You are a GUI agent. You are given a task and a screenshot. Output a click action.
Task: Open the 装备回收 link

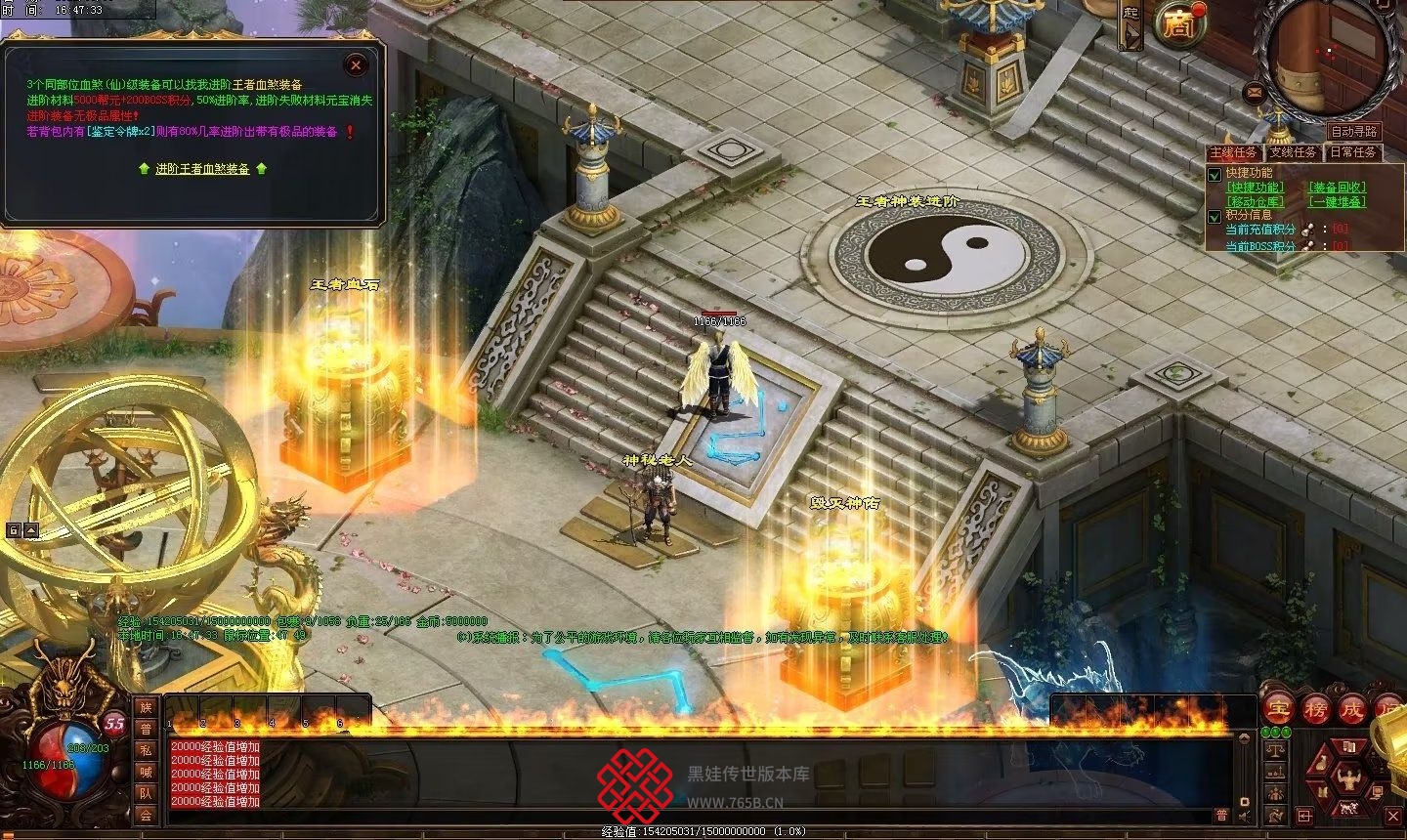tap(1338, 188)
